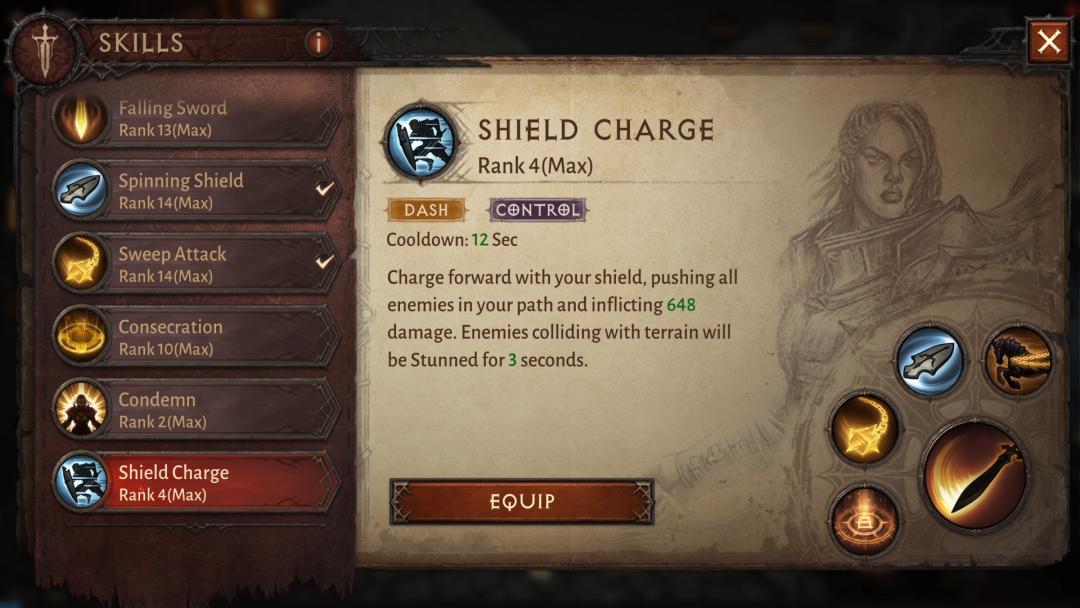Click the Sweep Attack equipped slot icon
The width and height of the screenshot is (1080, 608).
click(x=864, y=428)
